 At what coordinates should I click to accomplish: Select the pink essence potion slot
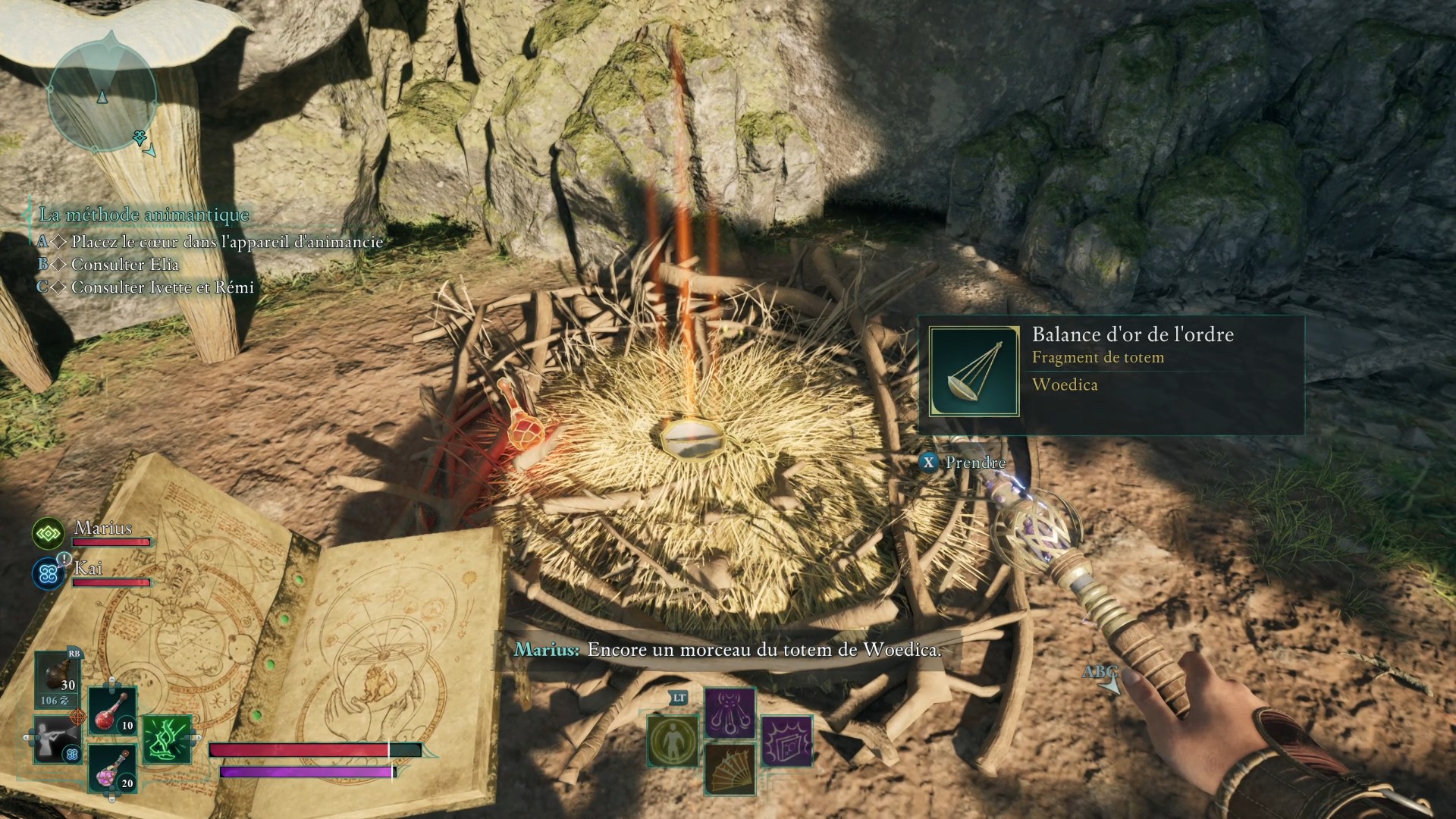pos(113,767)
